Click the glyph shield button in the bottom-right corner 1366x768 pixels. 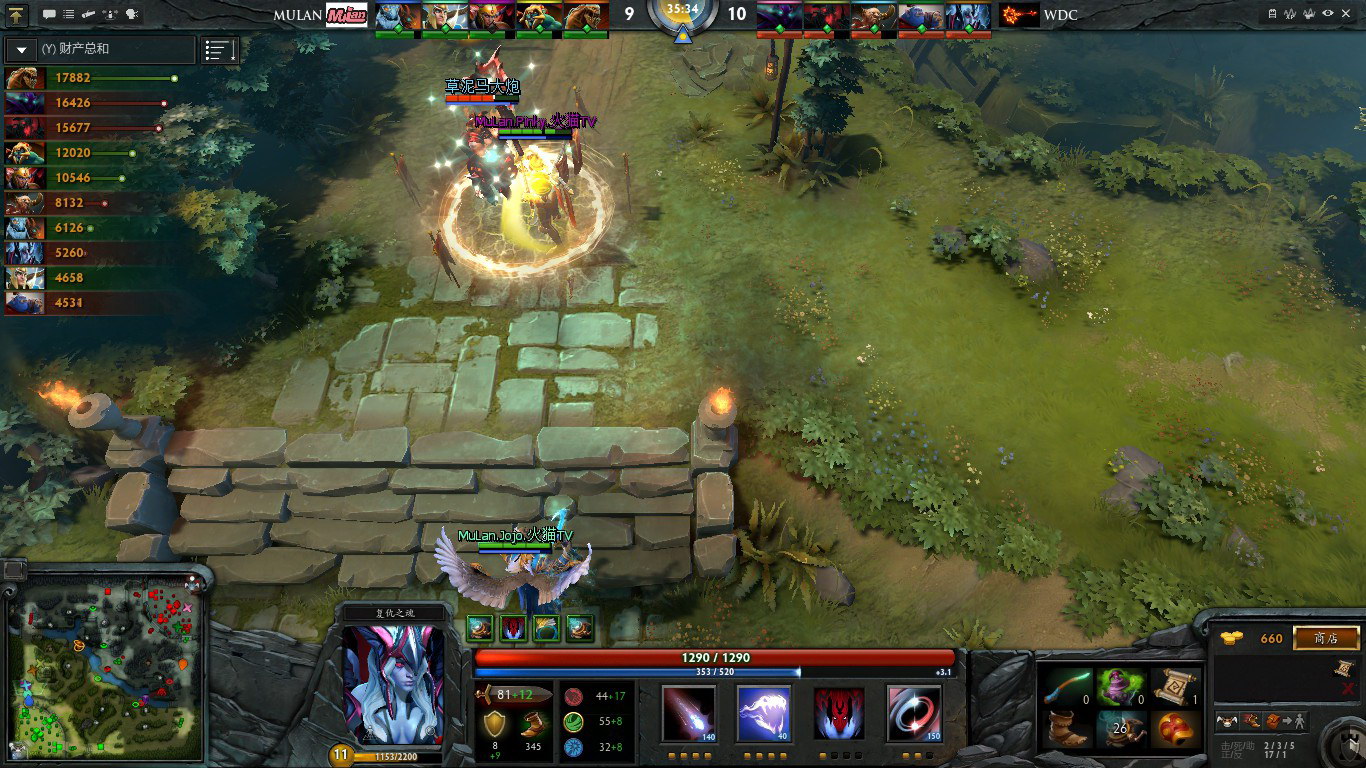[x=1342, y=745]
